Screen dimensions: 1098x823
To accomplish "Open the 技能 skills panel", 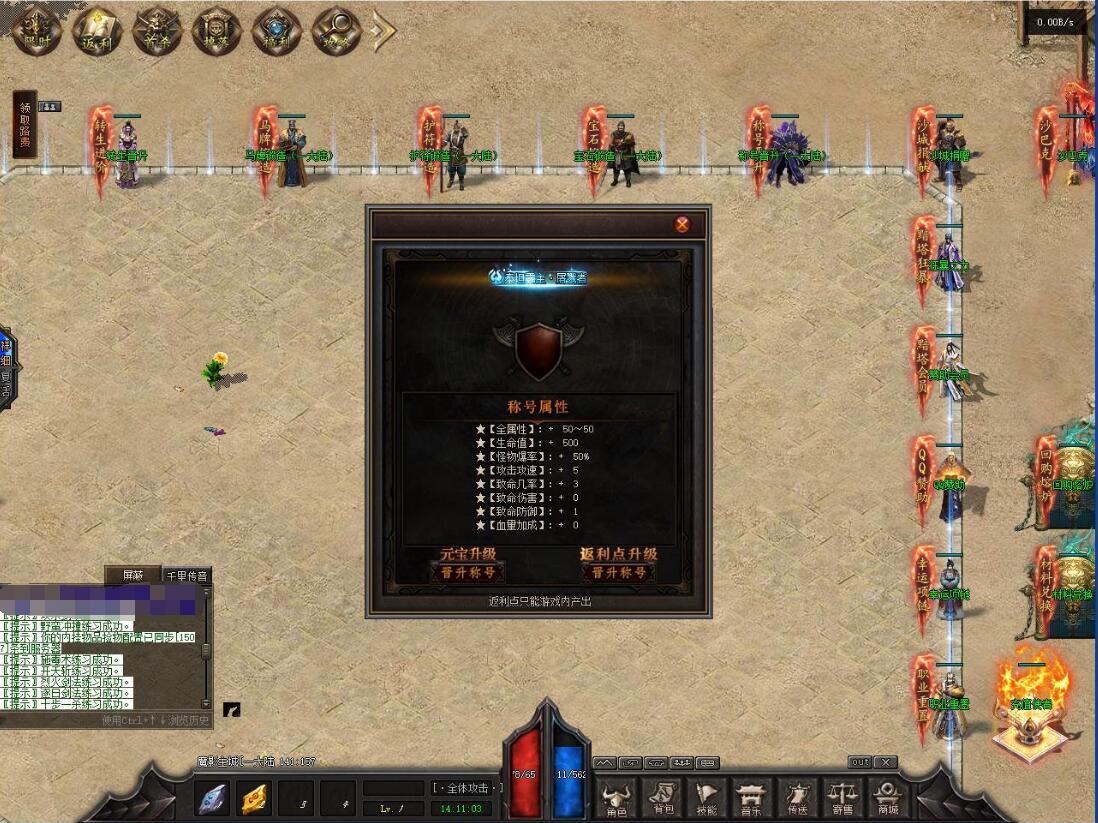I will pyautogui.click(x=706, y=798).
